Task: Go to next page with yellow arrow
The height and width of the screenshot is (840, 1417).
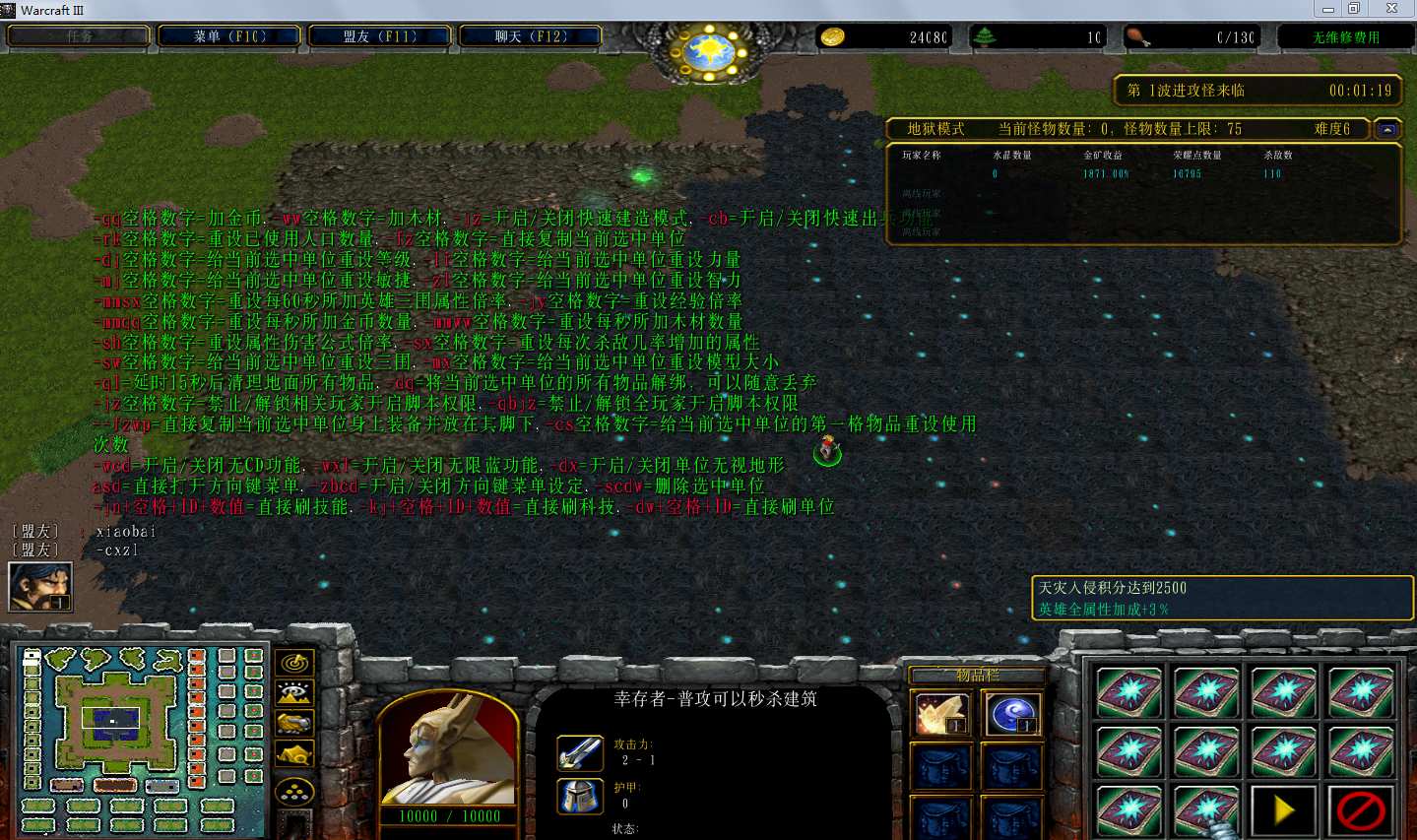Action: [x=1283, y=810]
